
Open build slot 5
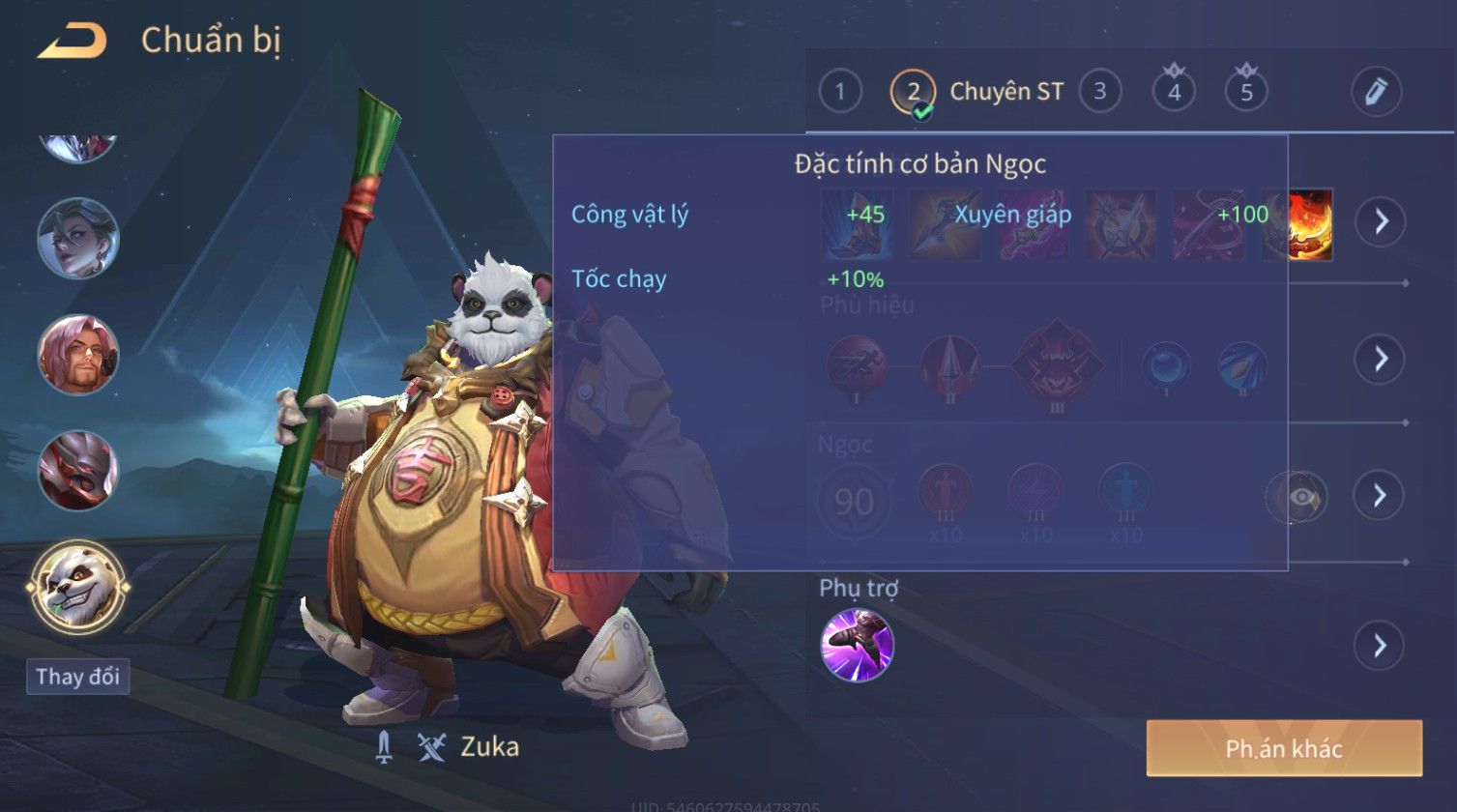click(x=1246, y=92)
